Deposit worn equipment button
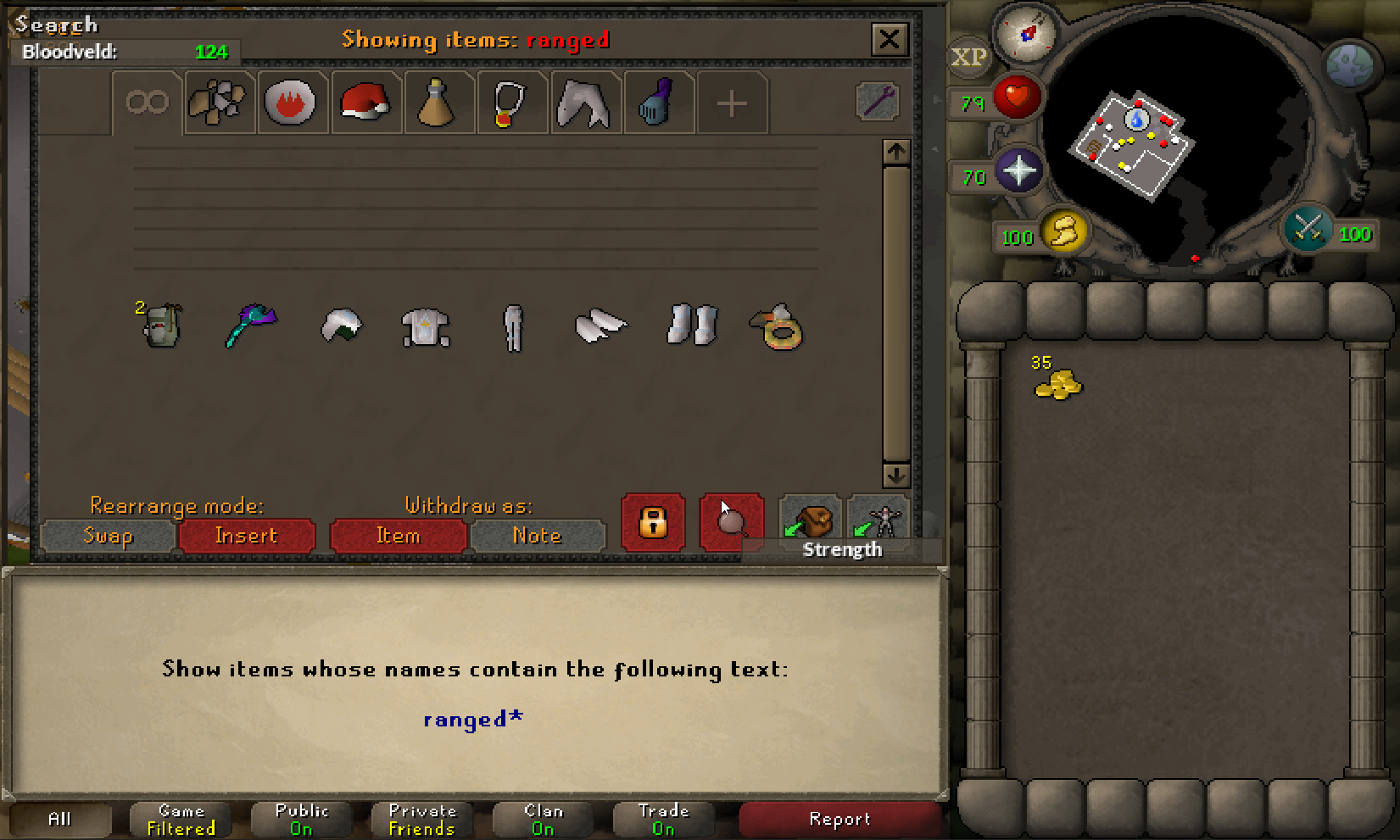 tap(879, 520)
